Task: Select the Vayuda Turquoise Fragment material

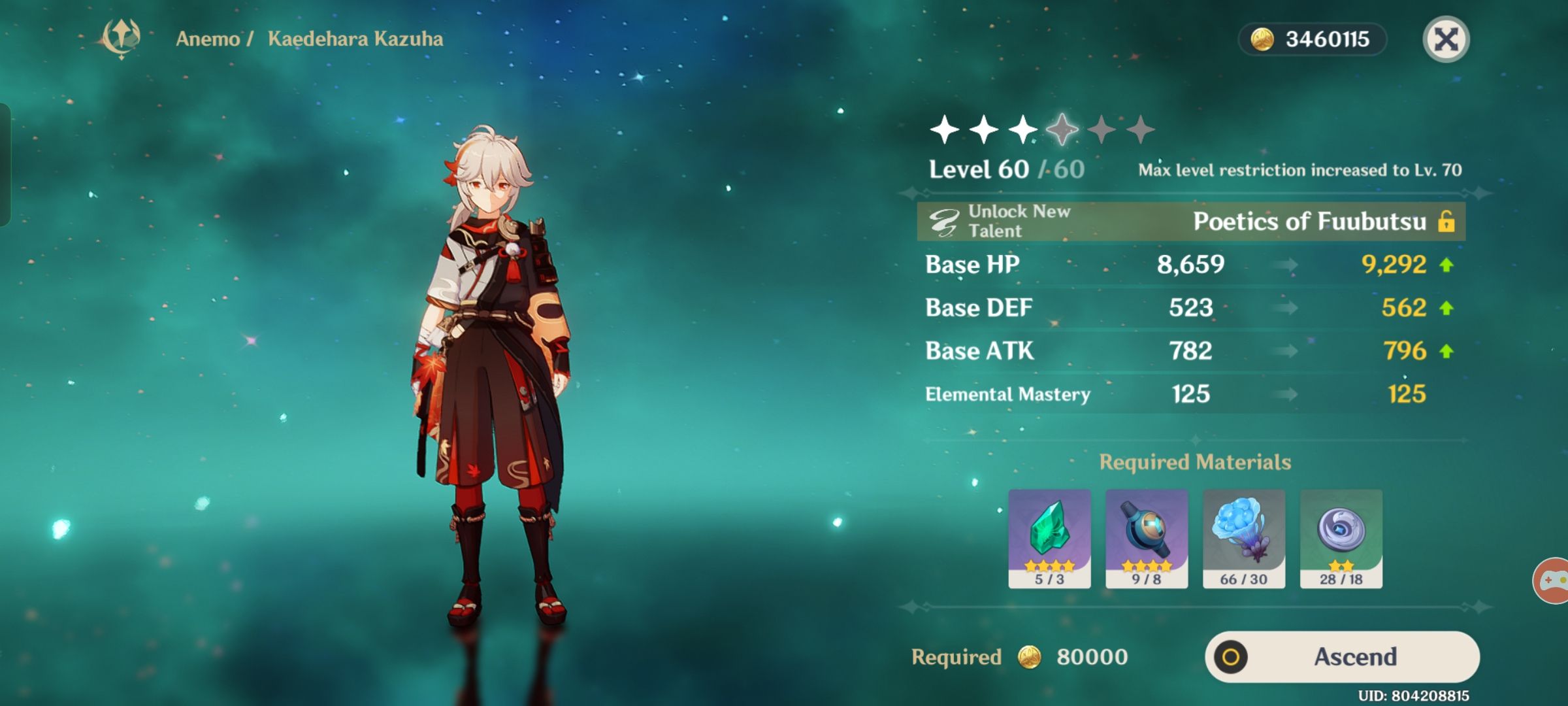Action: pyautogui.click(x=1051, y=539)
